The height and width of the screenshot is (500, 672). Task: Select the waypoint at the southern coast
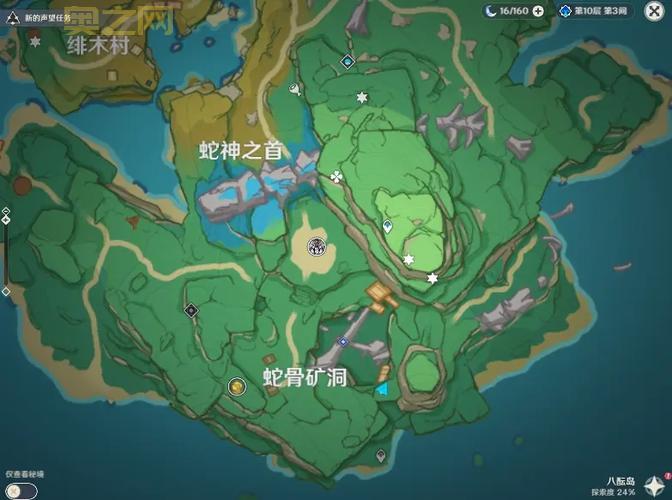click(380, 455)
